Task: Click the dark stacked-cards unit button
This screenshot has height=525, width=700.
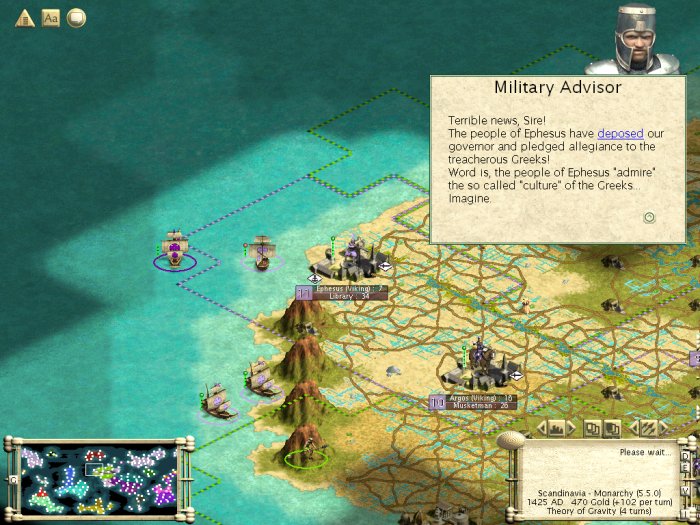Action: (614, 428)
